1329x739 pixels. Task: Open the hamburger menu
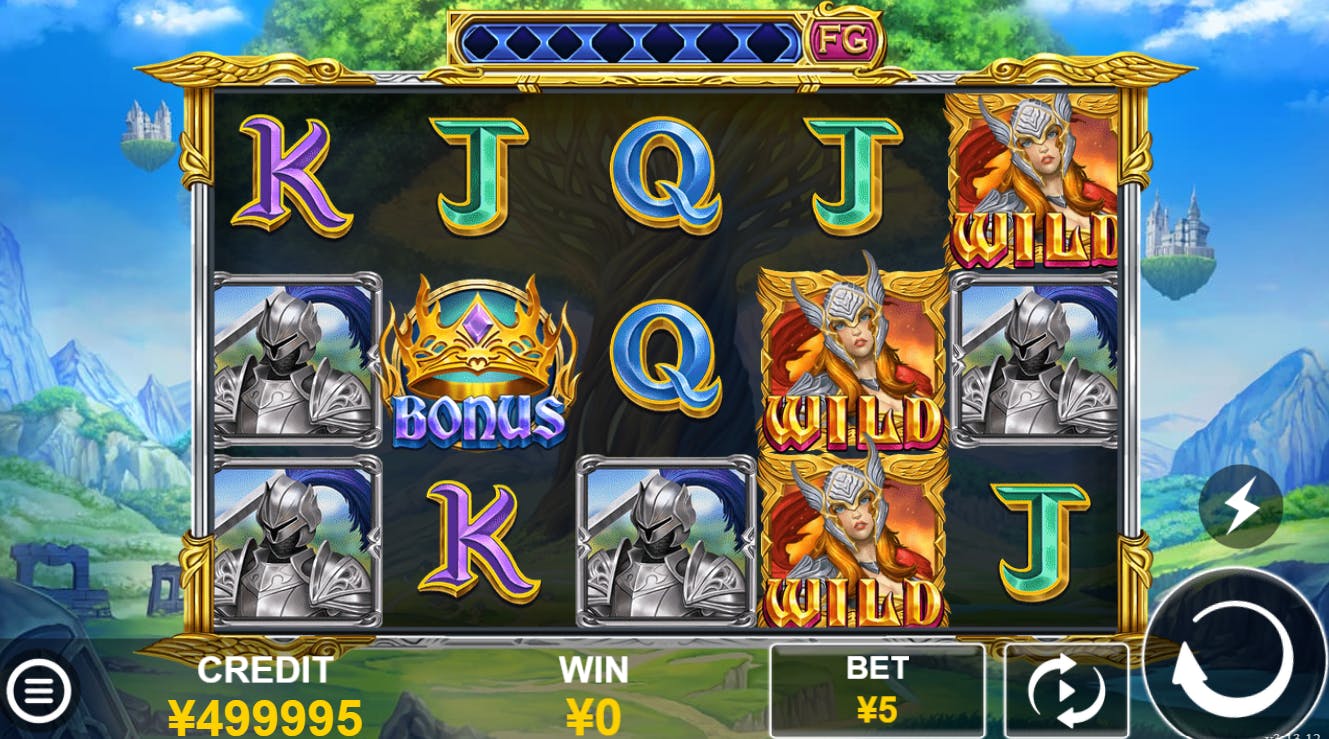point(38,690)
